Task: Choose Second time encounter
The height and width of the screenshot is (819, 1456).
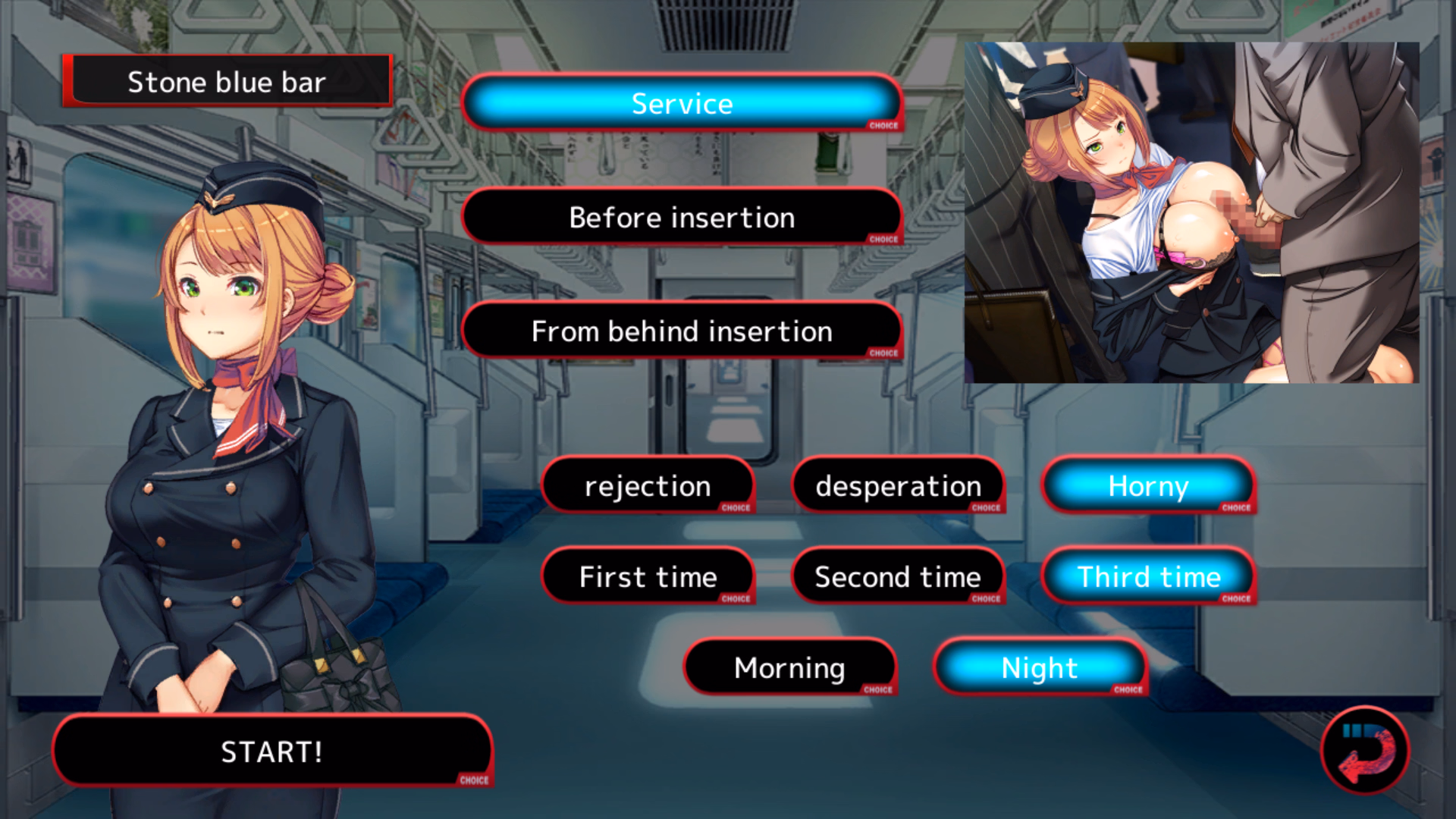Action: pyautogui.click(x=898, y=577)
